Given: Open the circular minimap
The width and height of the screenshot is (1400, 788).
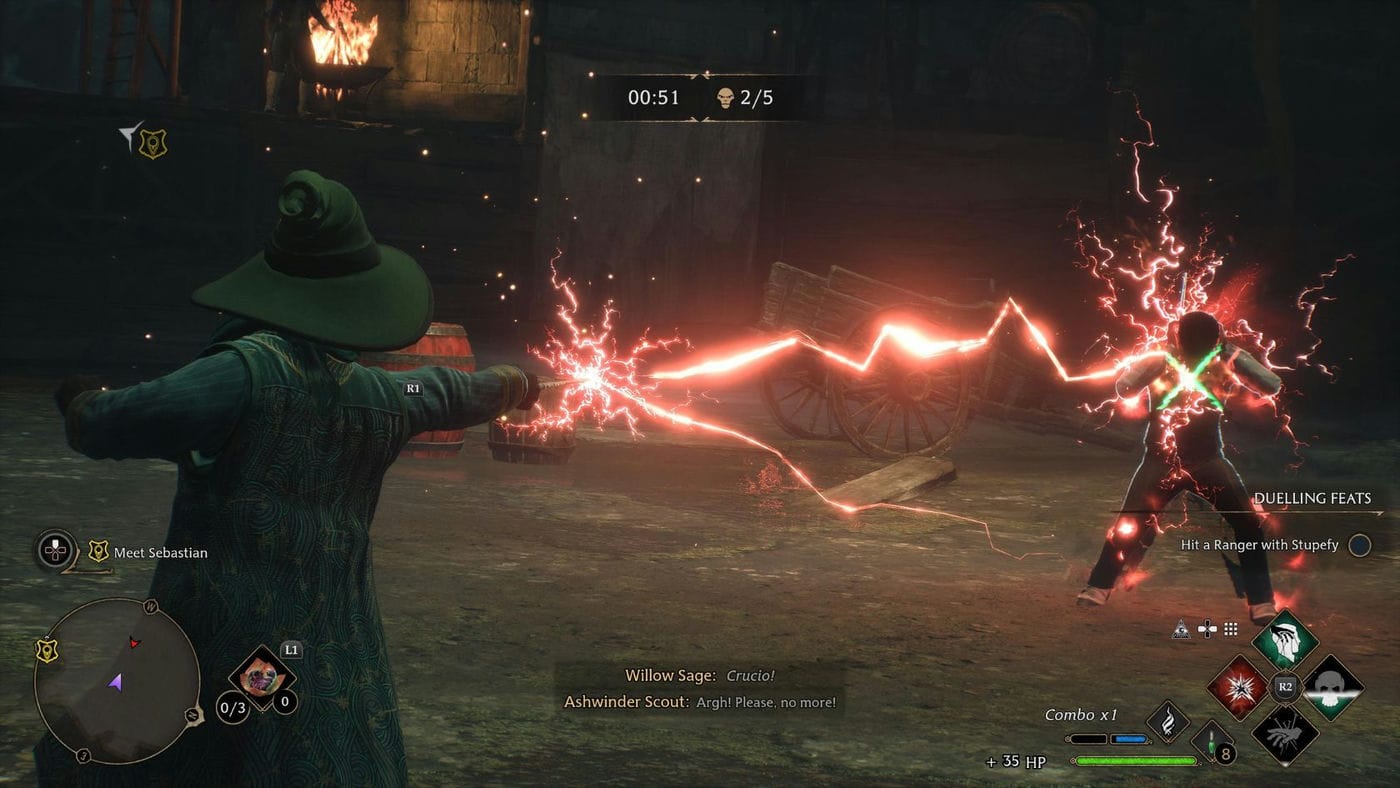Looking at the screenshot, I should (116, 681).
